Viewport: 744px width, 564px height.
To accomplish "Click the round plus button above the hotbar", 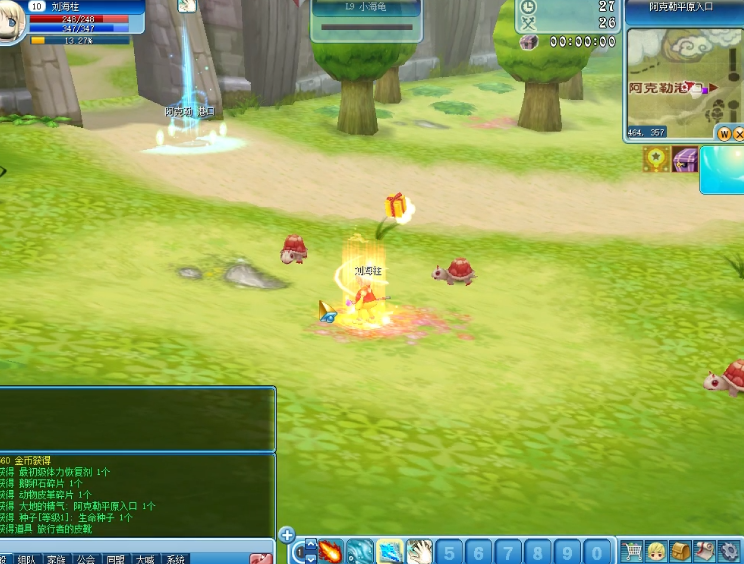I will [287, 535].
